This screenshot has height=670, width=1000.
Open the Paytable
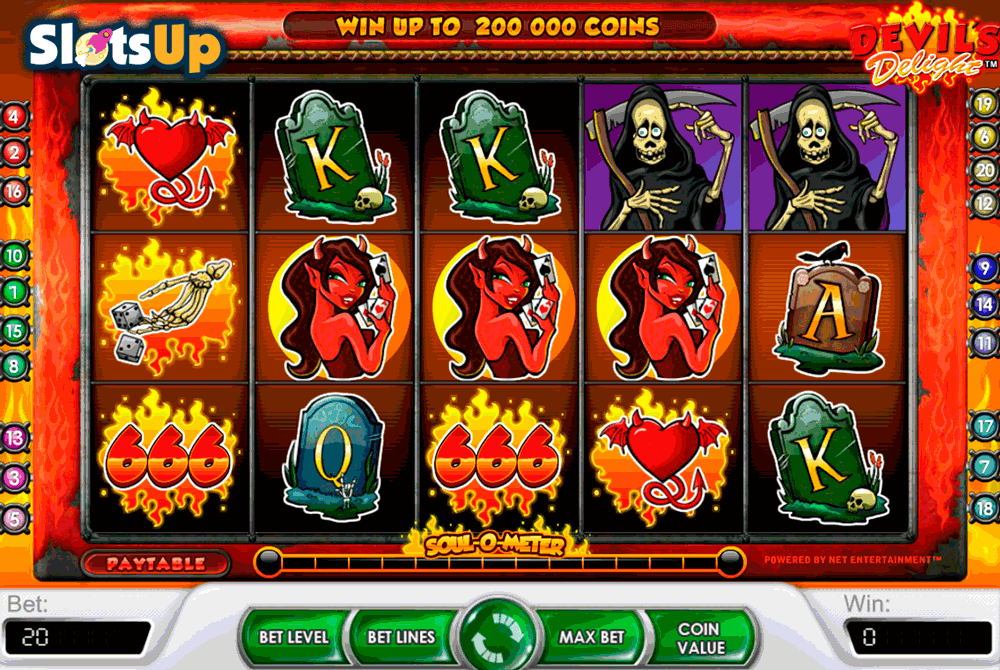pyautogui.click(x=155, y=564)
